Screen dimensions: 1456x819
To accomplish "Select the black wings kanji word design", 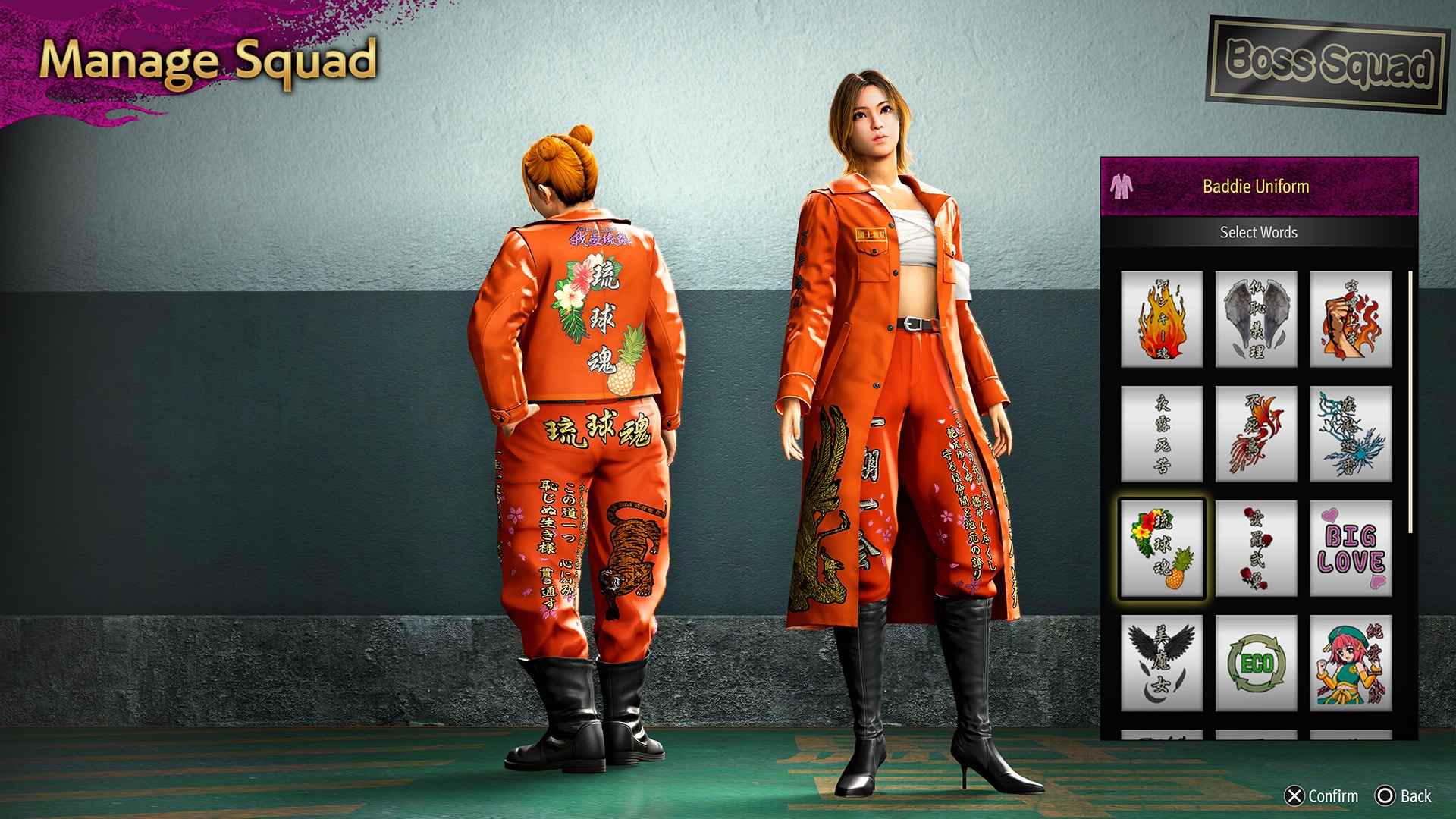I will (x=1162, y=663).
